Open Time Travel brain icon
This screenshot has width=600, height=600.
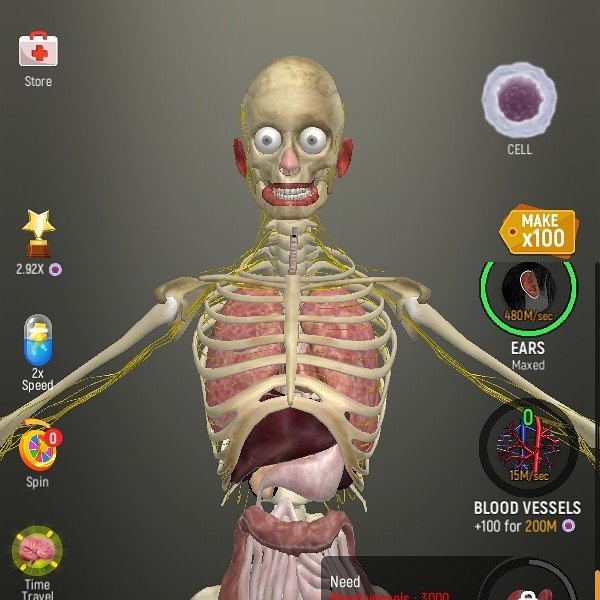pos(37,551)
